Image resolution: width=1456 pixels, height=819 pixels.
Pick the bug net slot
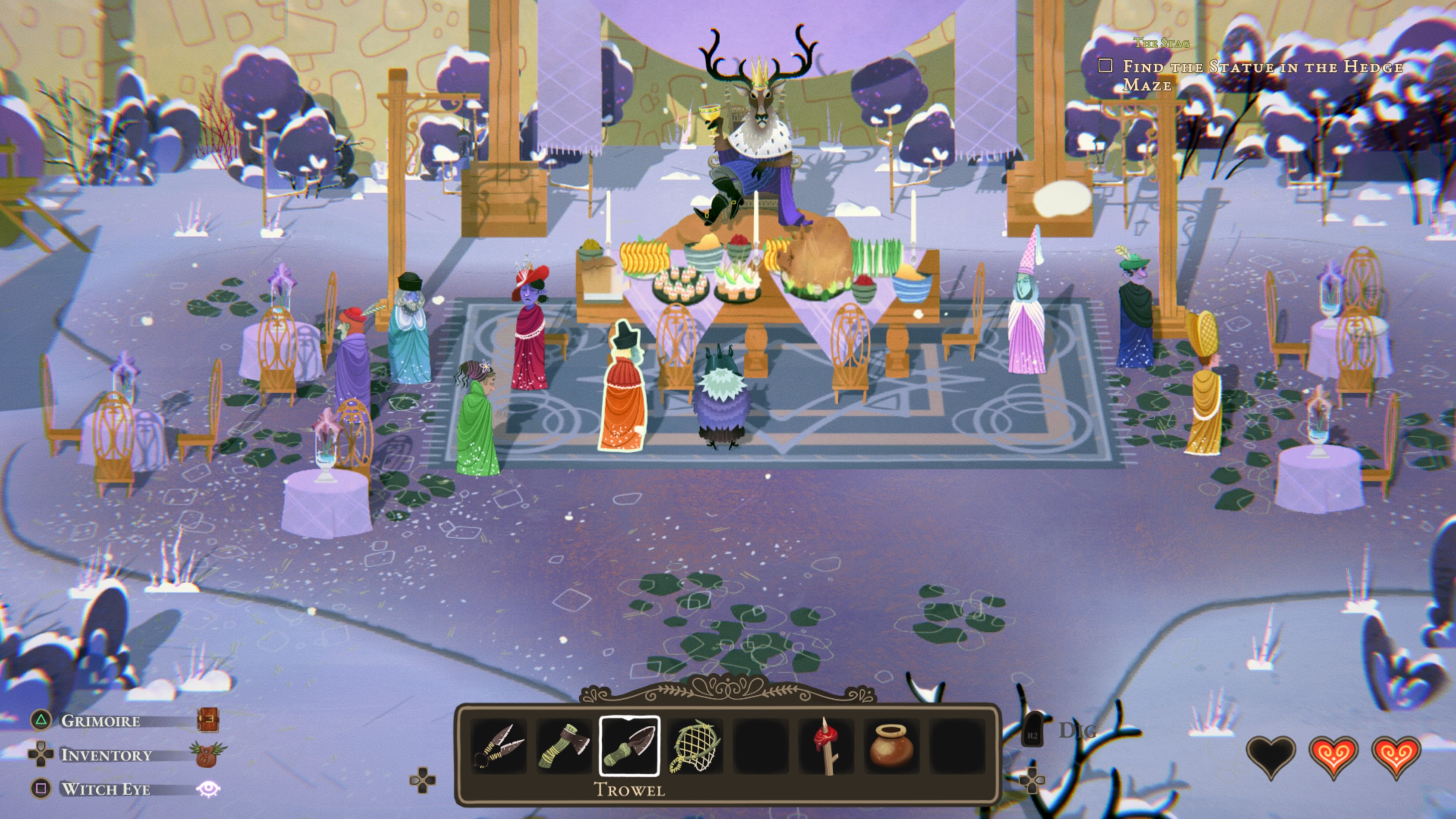[695, 746]
